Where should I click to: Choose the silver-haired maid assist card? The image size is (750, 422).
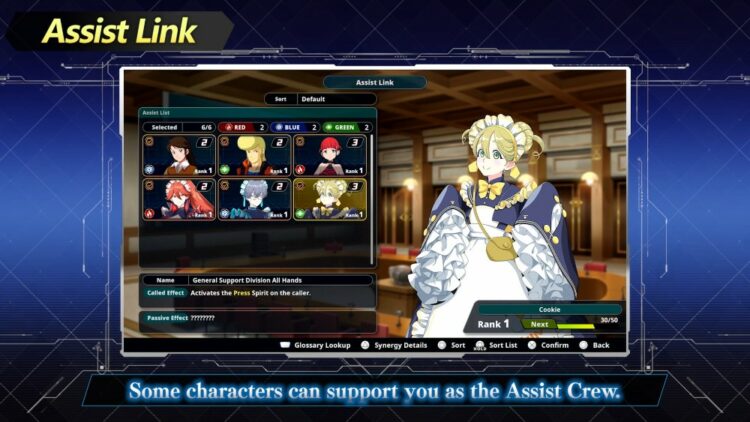tap(255, 199)
